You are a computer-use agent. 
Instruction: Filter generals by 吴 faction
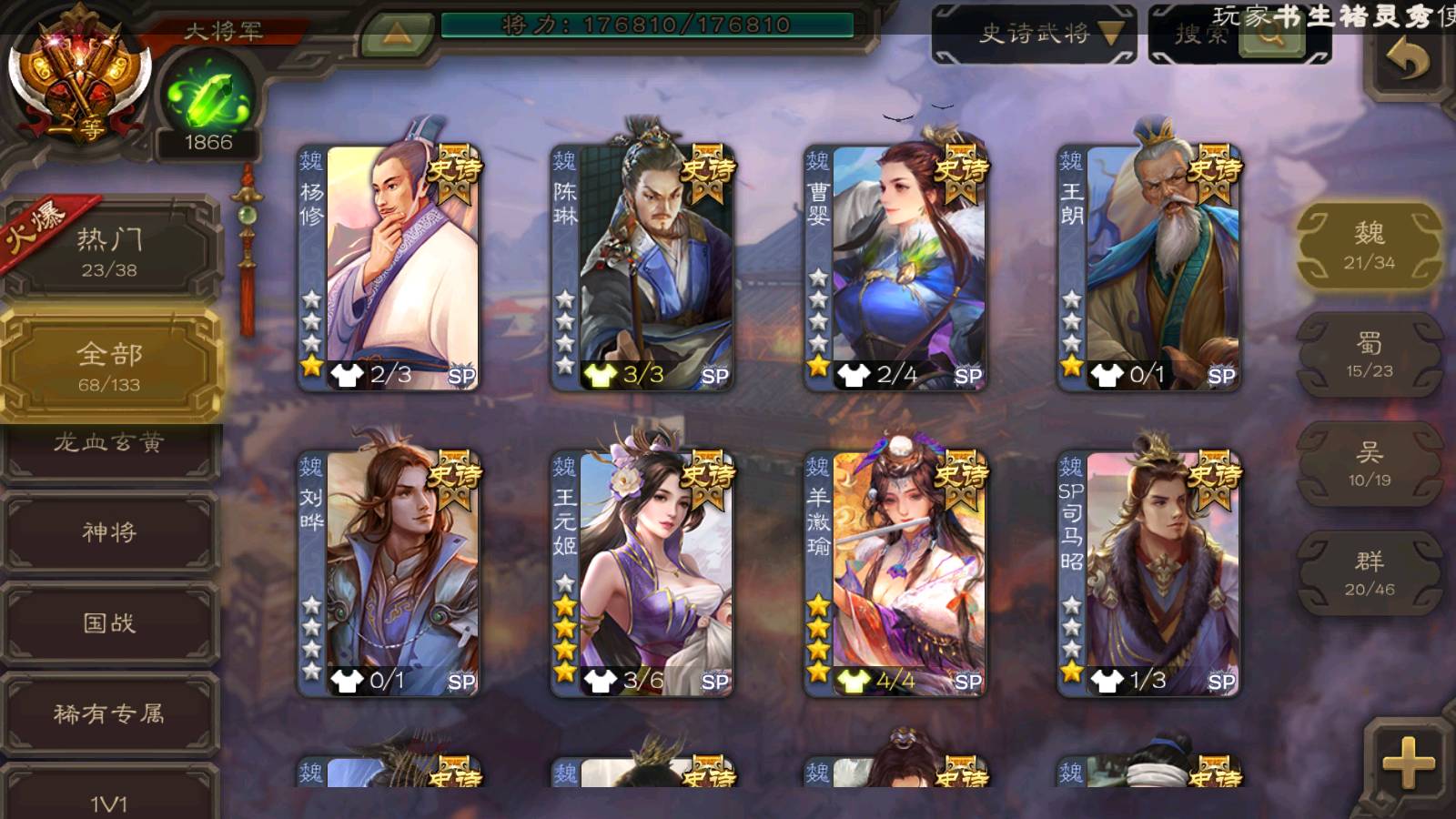[1369, 464]
